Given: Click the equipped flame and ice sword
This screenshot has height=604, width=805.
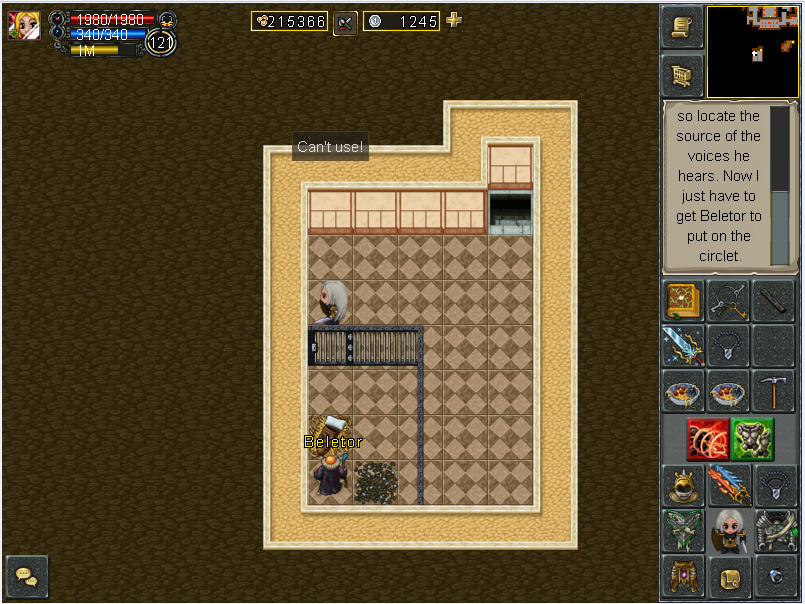Looking at the screenshot, I should tap(728, 485).
